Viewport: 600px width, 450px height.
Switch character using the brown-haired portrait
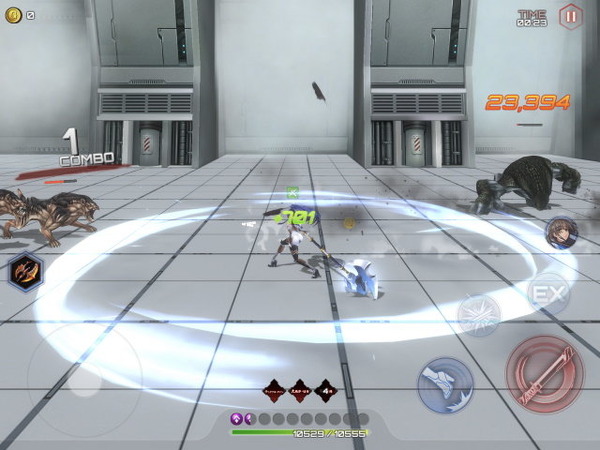561,234
